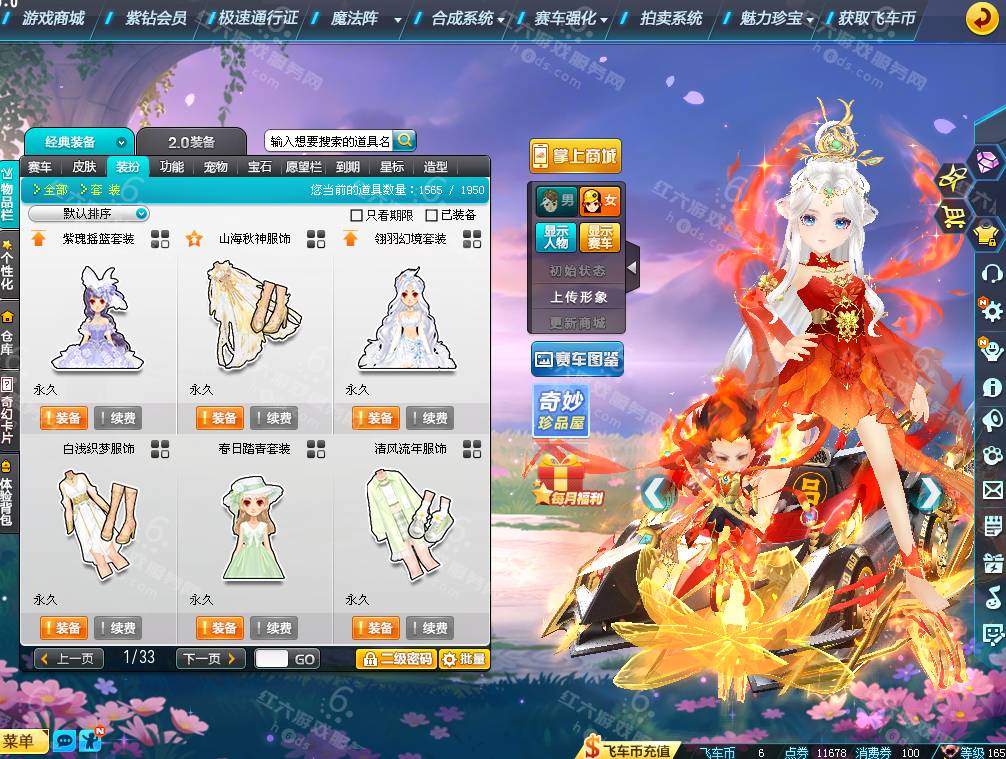
Task: Select the female 女 character option
Action: 600,201
